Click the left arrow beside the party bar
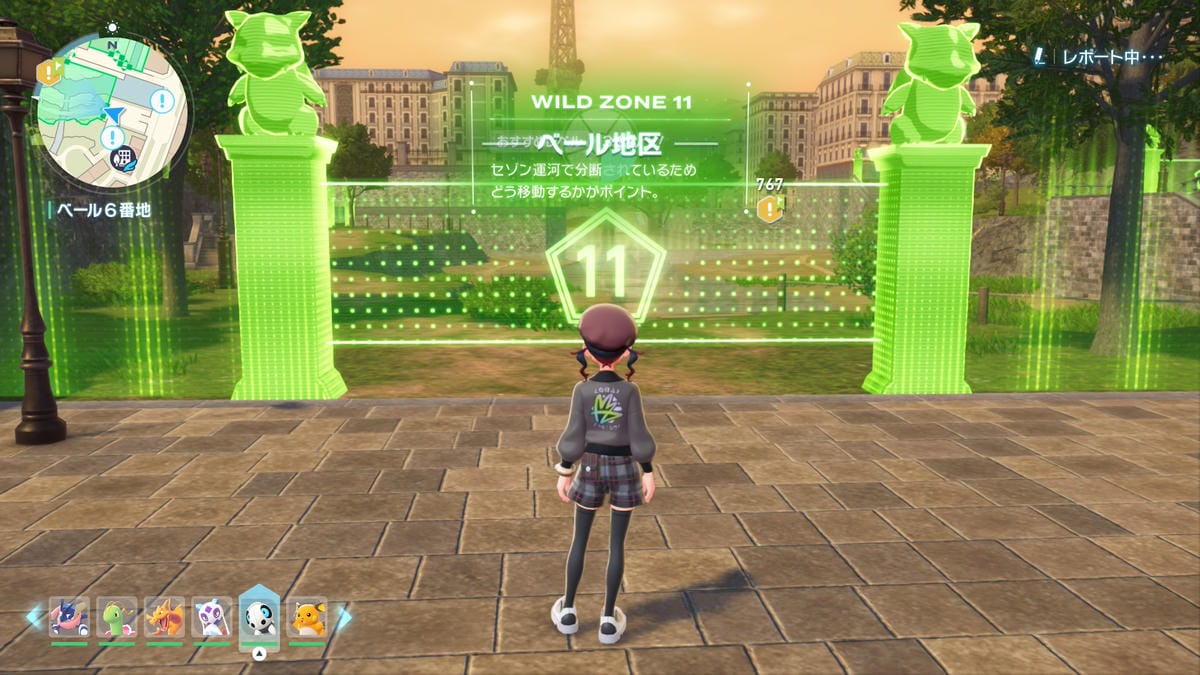The height and width of the screenshot is (675, 1200). pyautogui.click(x=34, y=618)
